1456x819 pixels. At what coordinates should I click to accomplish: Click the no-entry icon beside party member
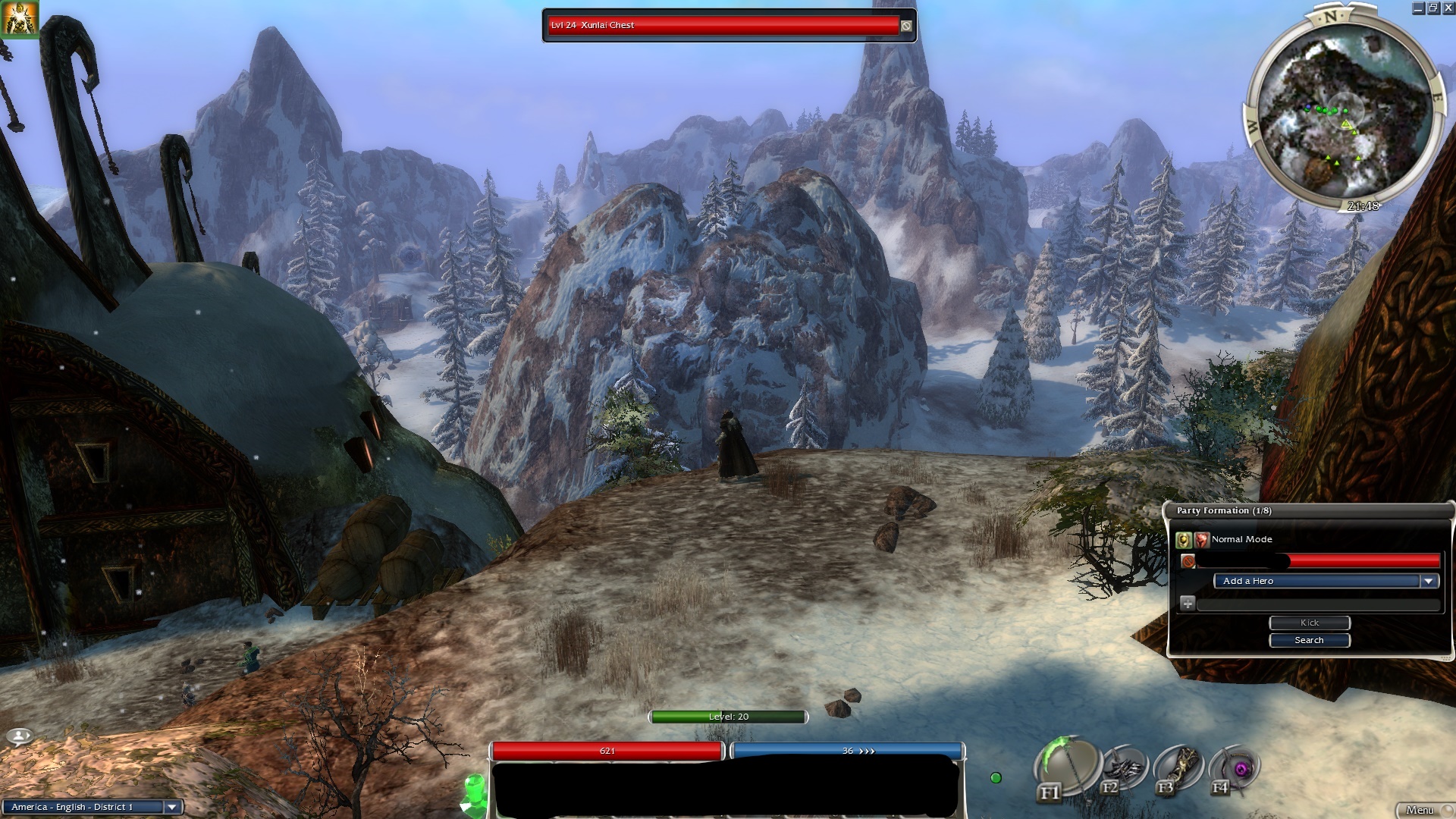(1188, 561)
